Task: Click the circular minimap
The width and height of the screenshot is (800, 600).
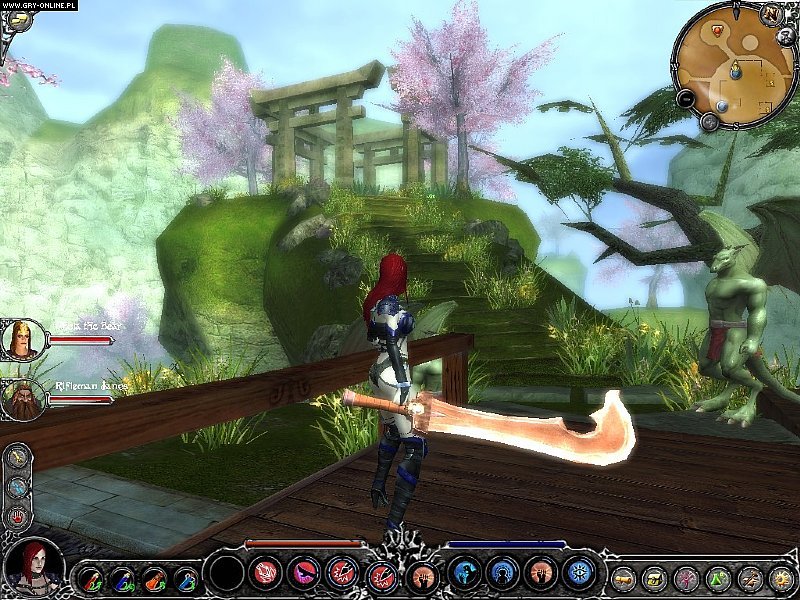Action: (737, 67)
